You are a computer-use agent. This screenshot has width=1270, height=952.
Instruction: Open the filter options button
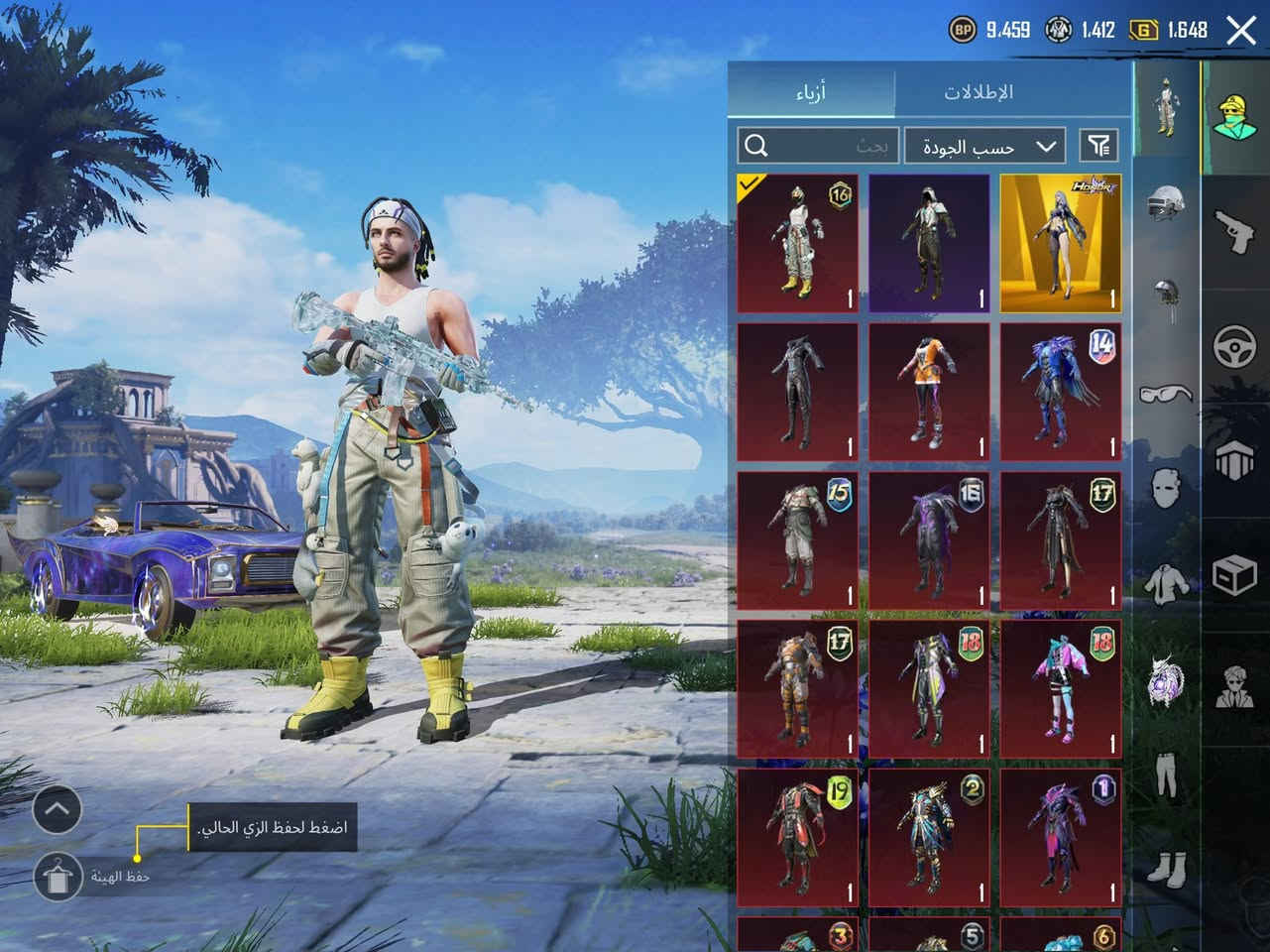click(1099, 146)
